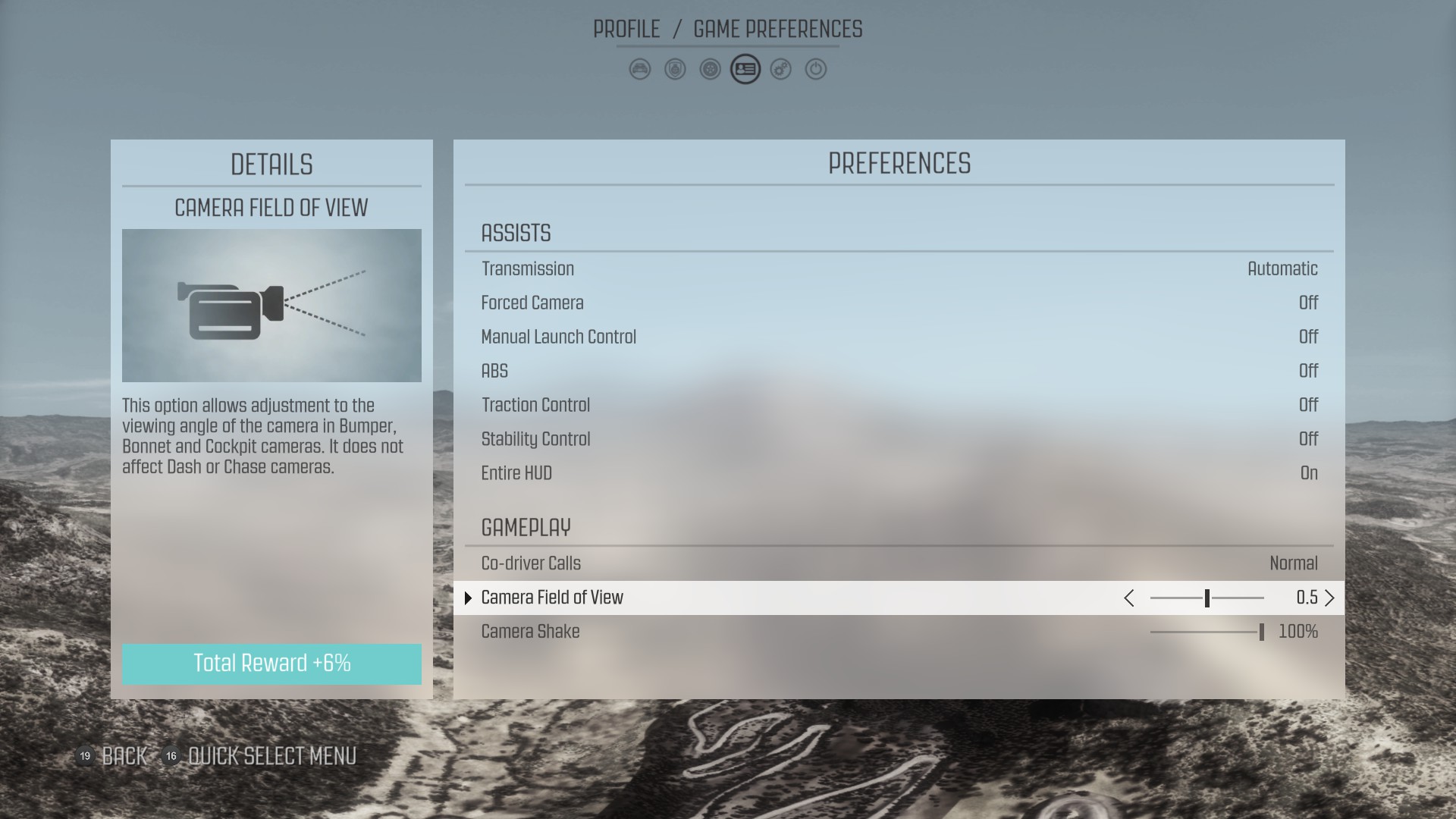Open the shield badge tab
This screenshot has height=819, width=1456.
675,70
